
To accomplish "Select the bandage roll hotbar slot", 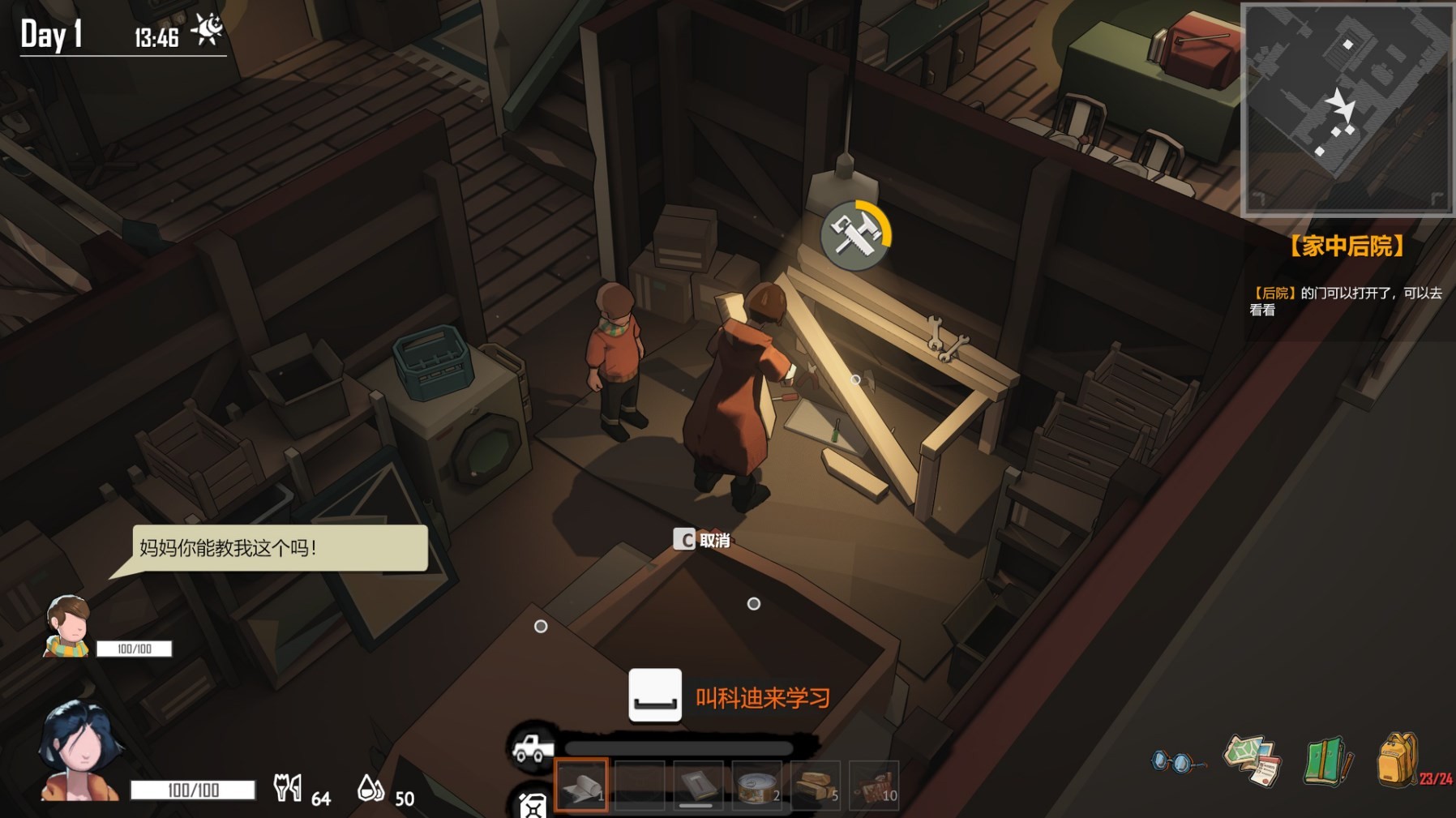I will pyautogui.click(x=581, y=785).
